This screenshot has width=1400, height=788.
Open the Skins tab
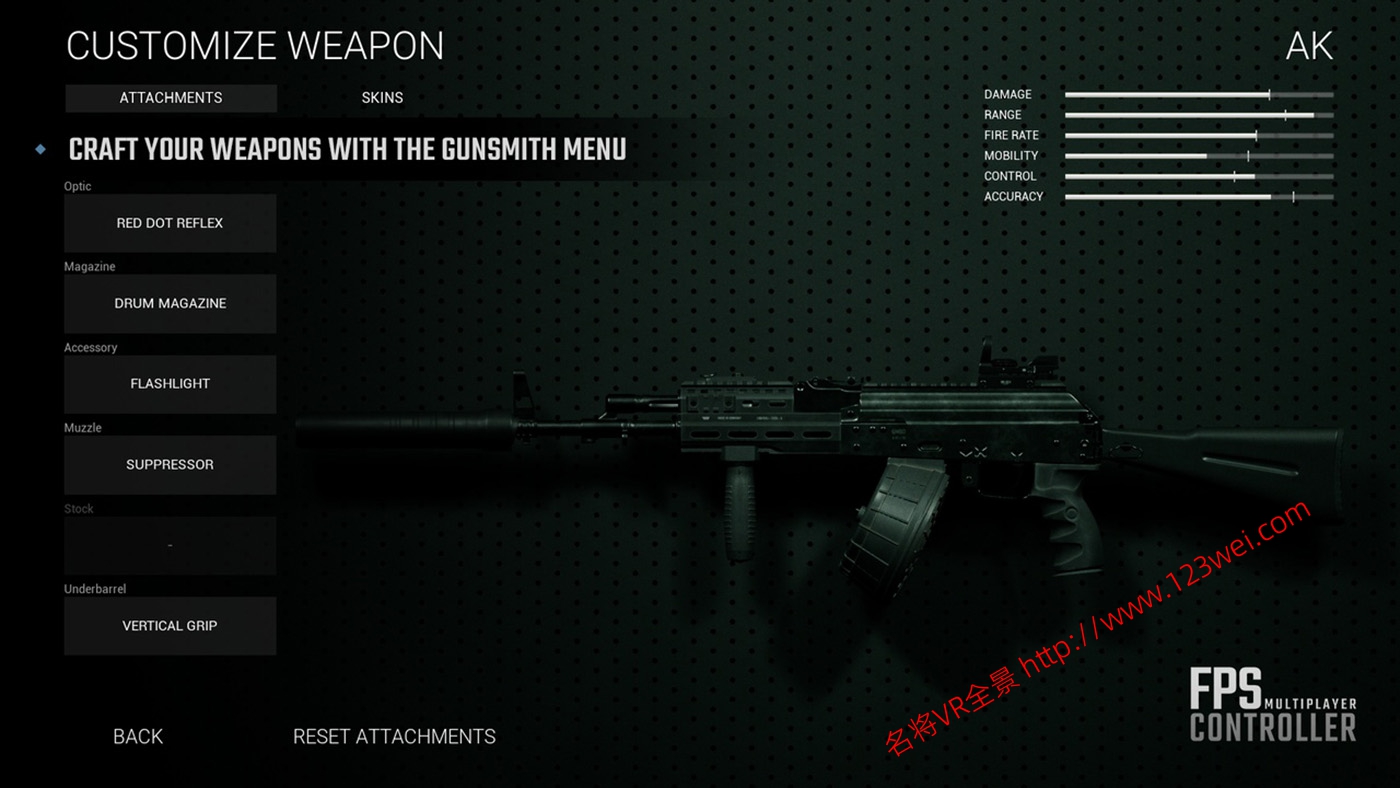[x=382, y=98]
